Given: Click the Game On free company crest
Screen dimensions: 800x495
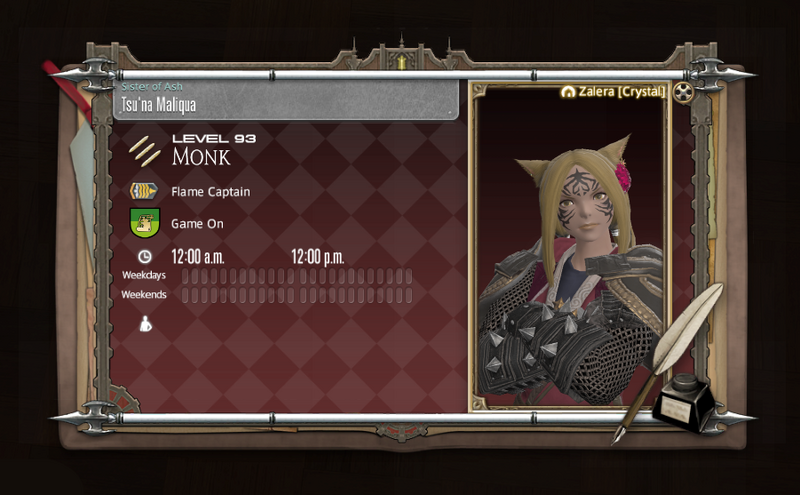Looking at the screenshot, I should [x=145, y=223].
